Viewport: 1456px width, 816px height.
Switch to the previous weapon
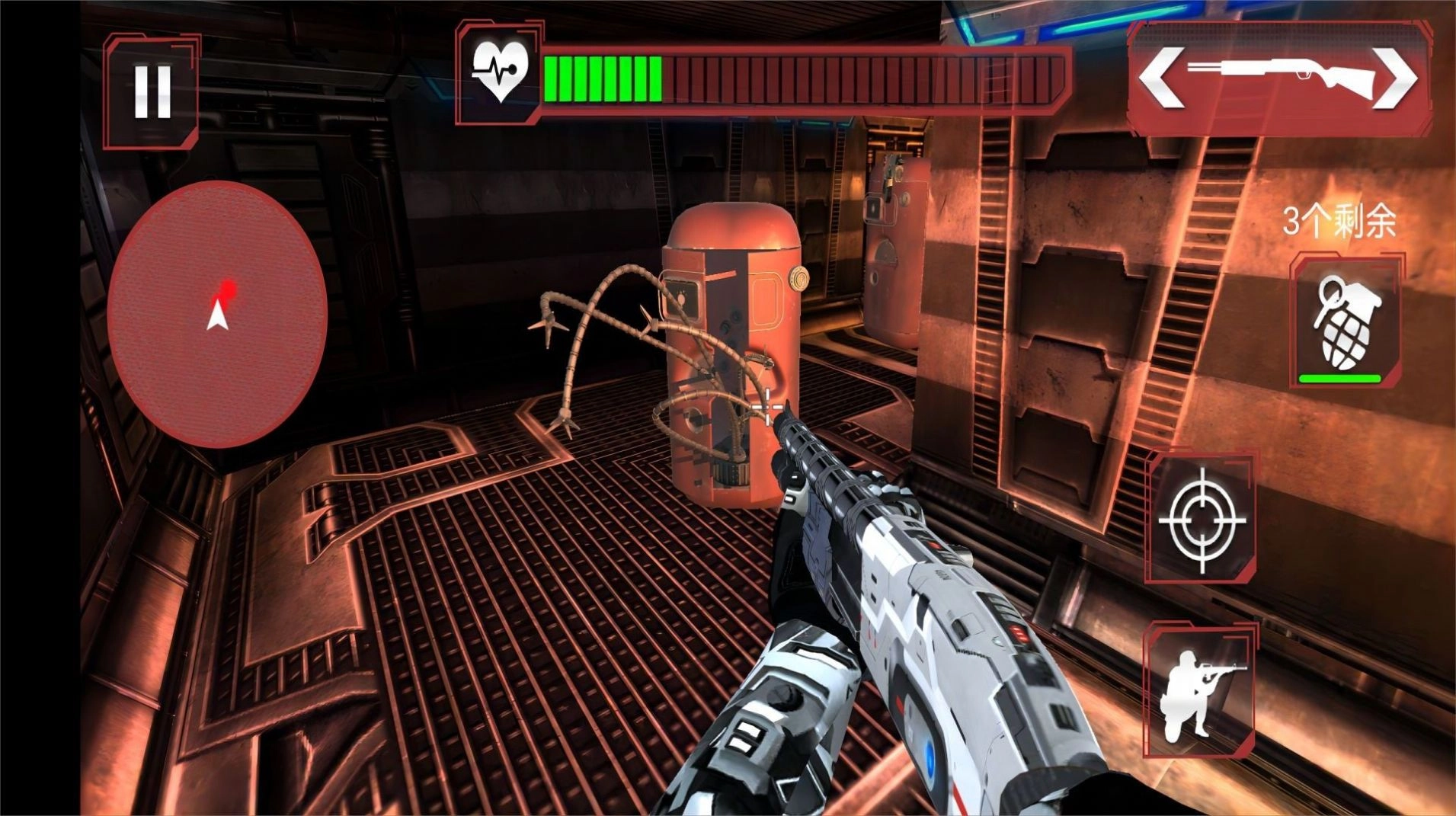[x=1161, y=78]
